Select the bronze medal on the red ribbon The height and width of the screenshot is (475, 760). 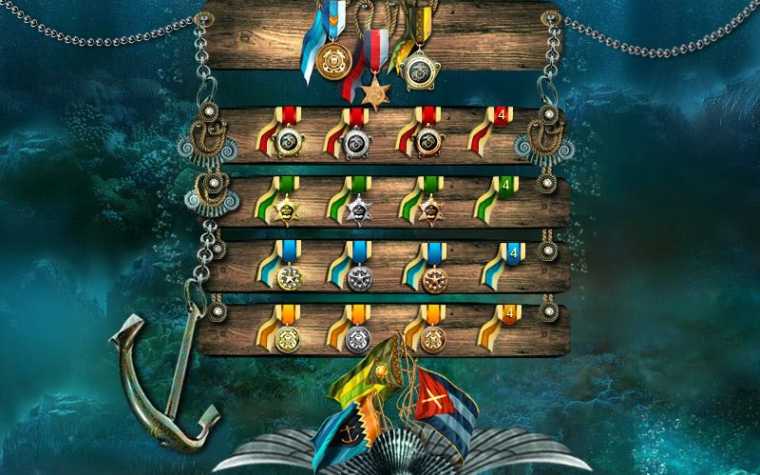click(428, 142)
